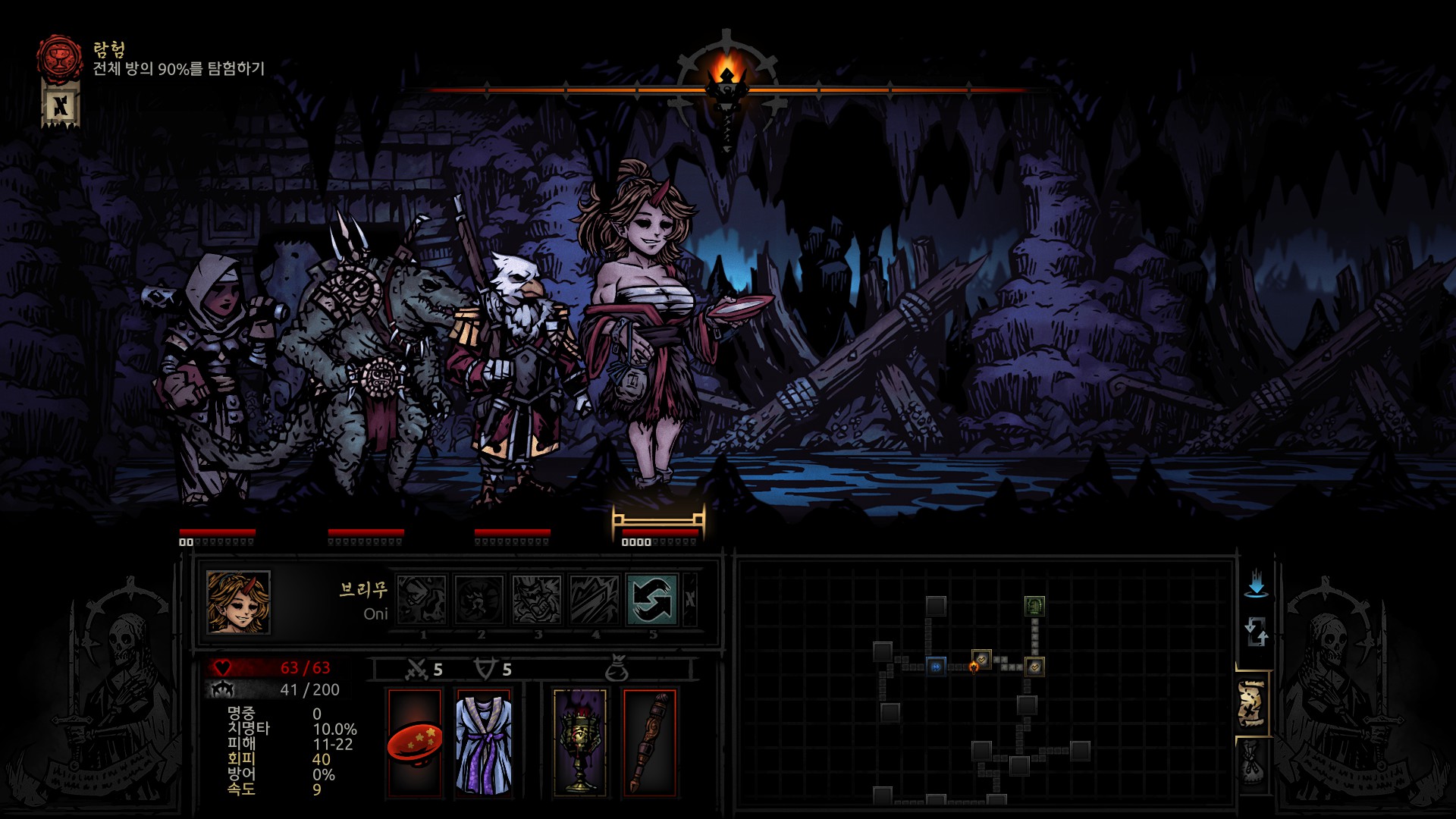Screen dimensions: 1456x819
Task: Select the blue fast-forward room on map
Action: [x=936, y=667]
